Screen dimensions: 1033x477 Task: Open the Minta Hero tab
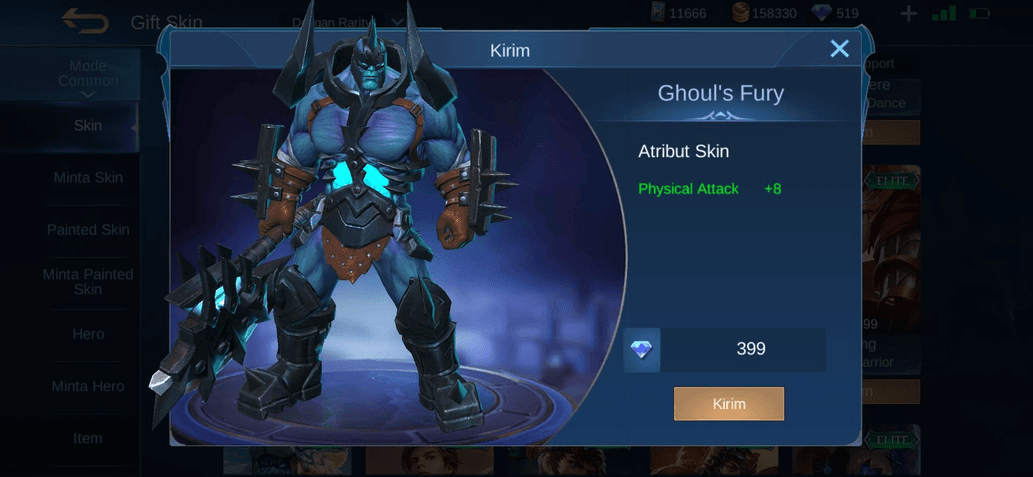click(x=88, y=386)
